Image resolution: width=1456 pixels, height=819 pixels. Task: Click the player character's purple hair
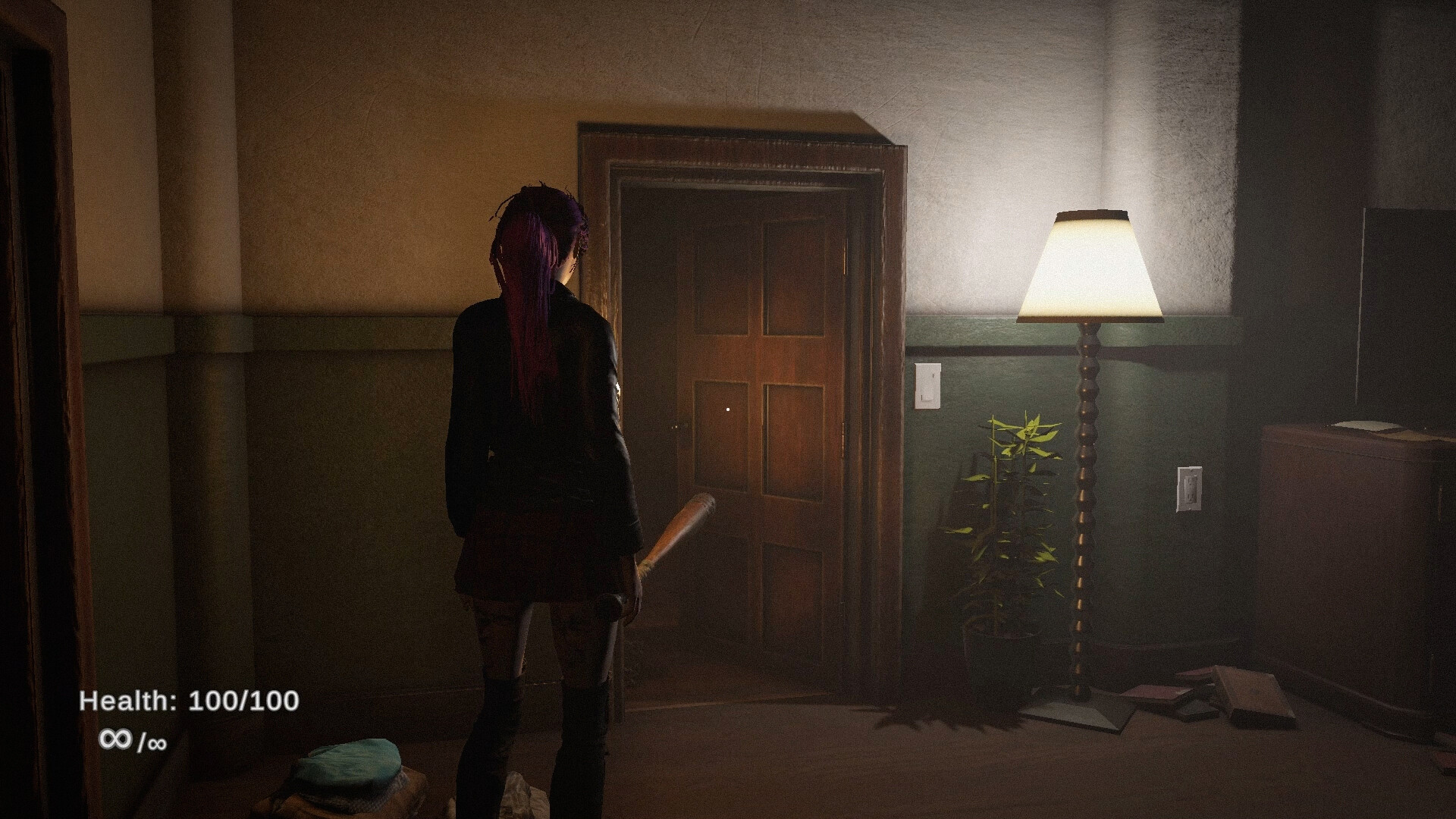[535, 250]
